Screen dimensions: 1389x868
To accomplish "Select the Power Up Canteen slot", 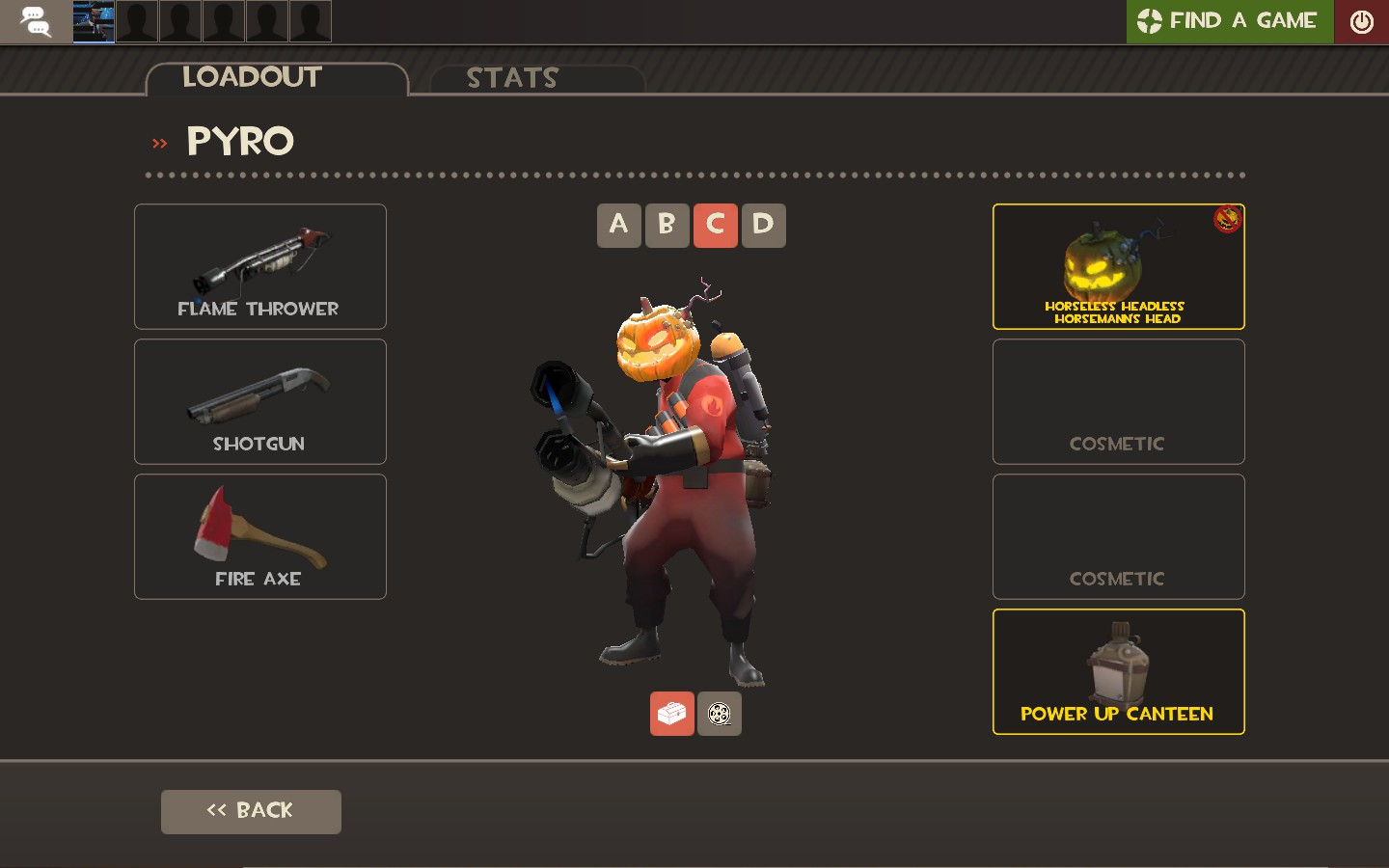I will (x=1117, y=671).
